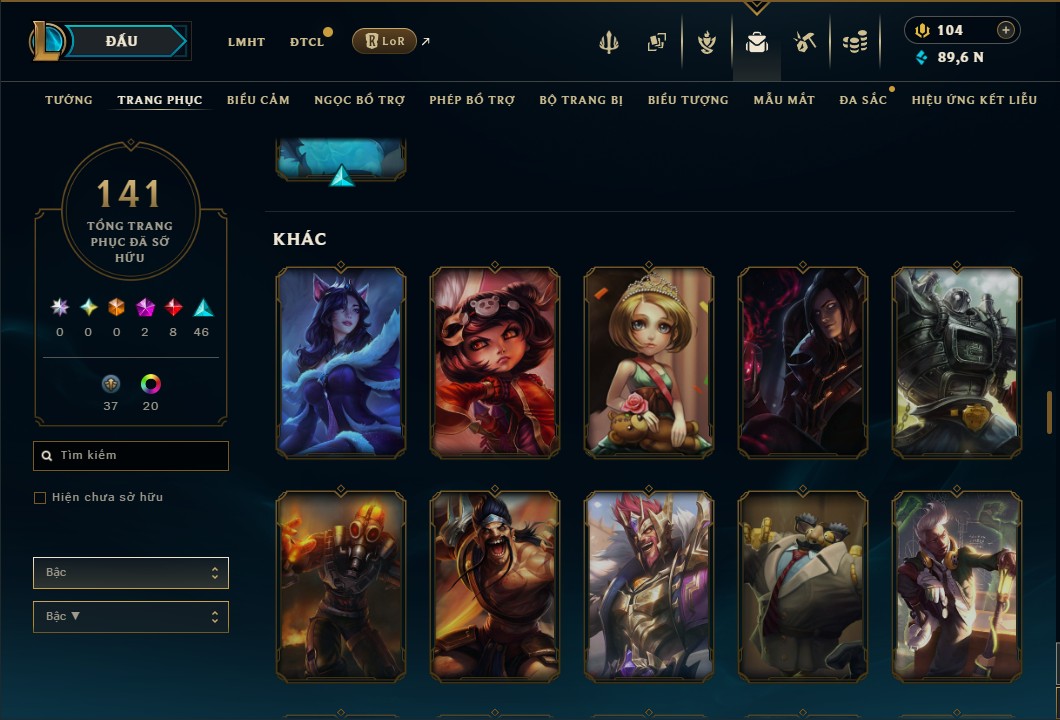Switch to the LMHT game tab
This screenshot has width=1060, height=720.
[x=246, y=42]
